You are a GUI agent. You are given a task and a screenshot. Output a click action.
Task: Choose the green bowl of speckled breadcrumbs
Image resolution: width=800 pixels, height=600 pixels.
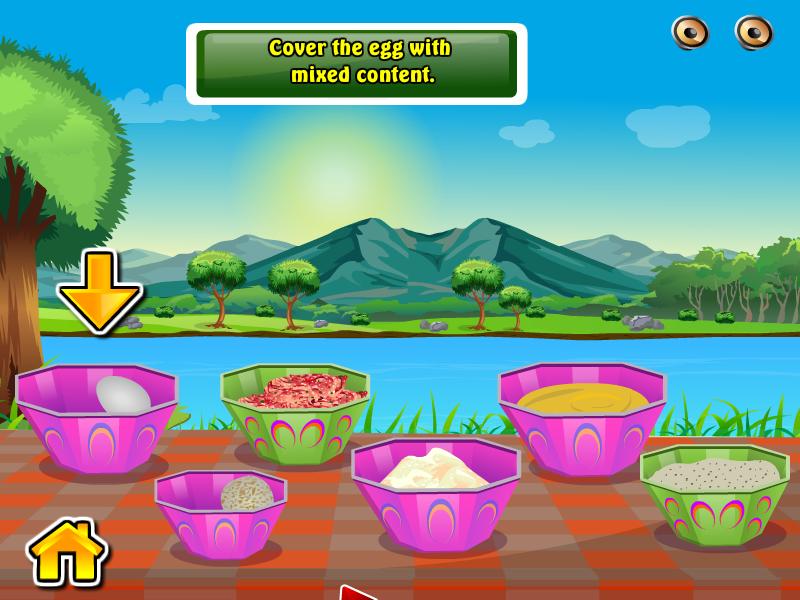click(x=714, y=490)
